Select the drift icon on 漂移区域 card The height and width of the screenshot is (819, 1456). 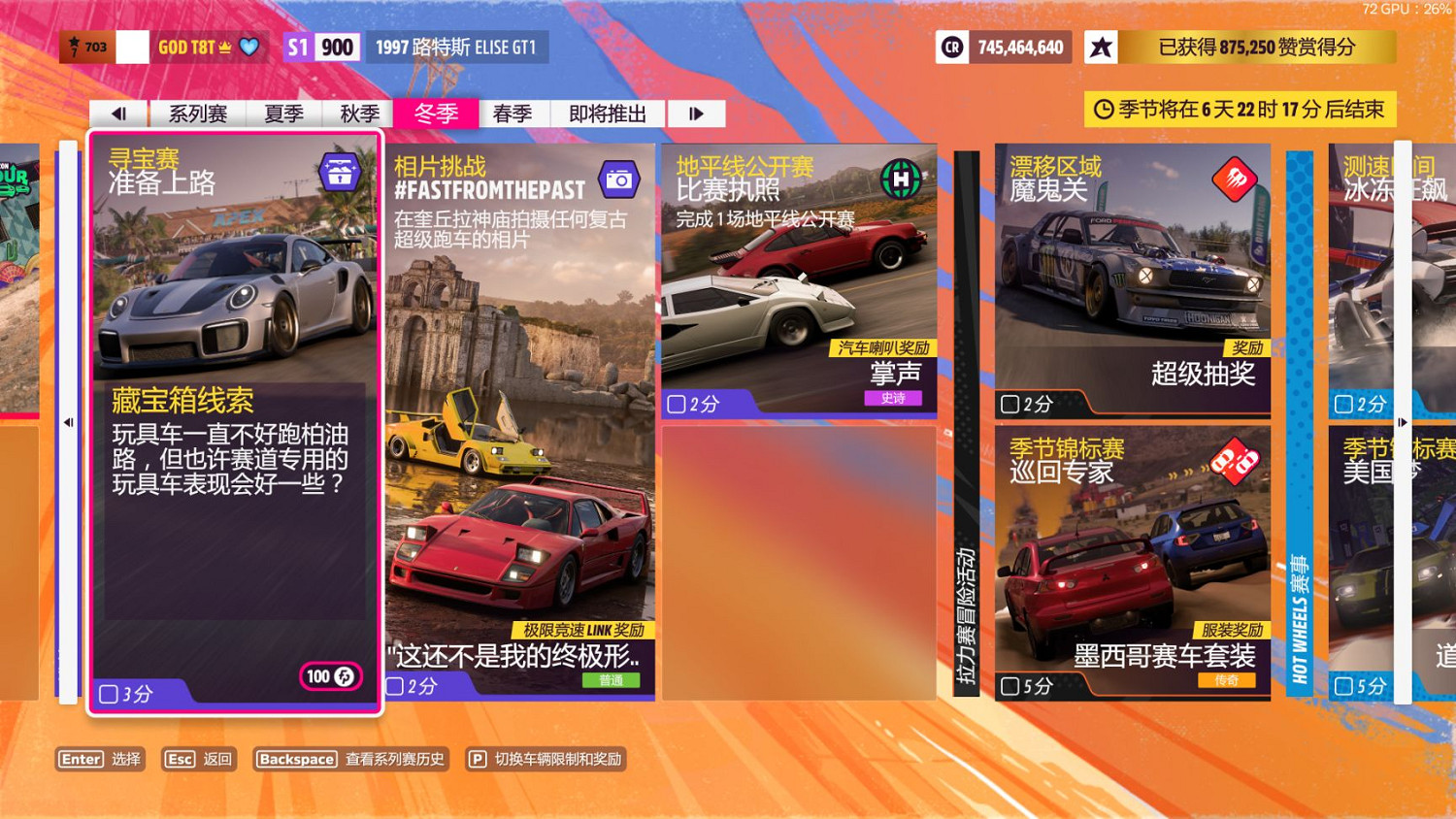tap(1235, 180)
